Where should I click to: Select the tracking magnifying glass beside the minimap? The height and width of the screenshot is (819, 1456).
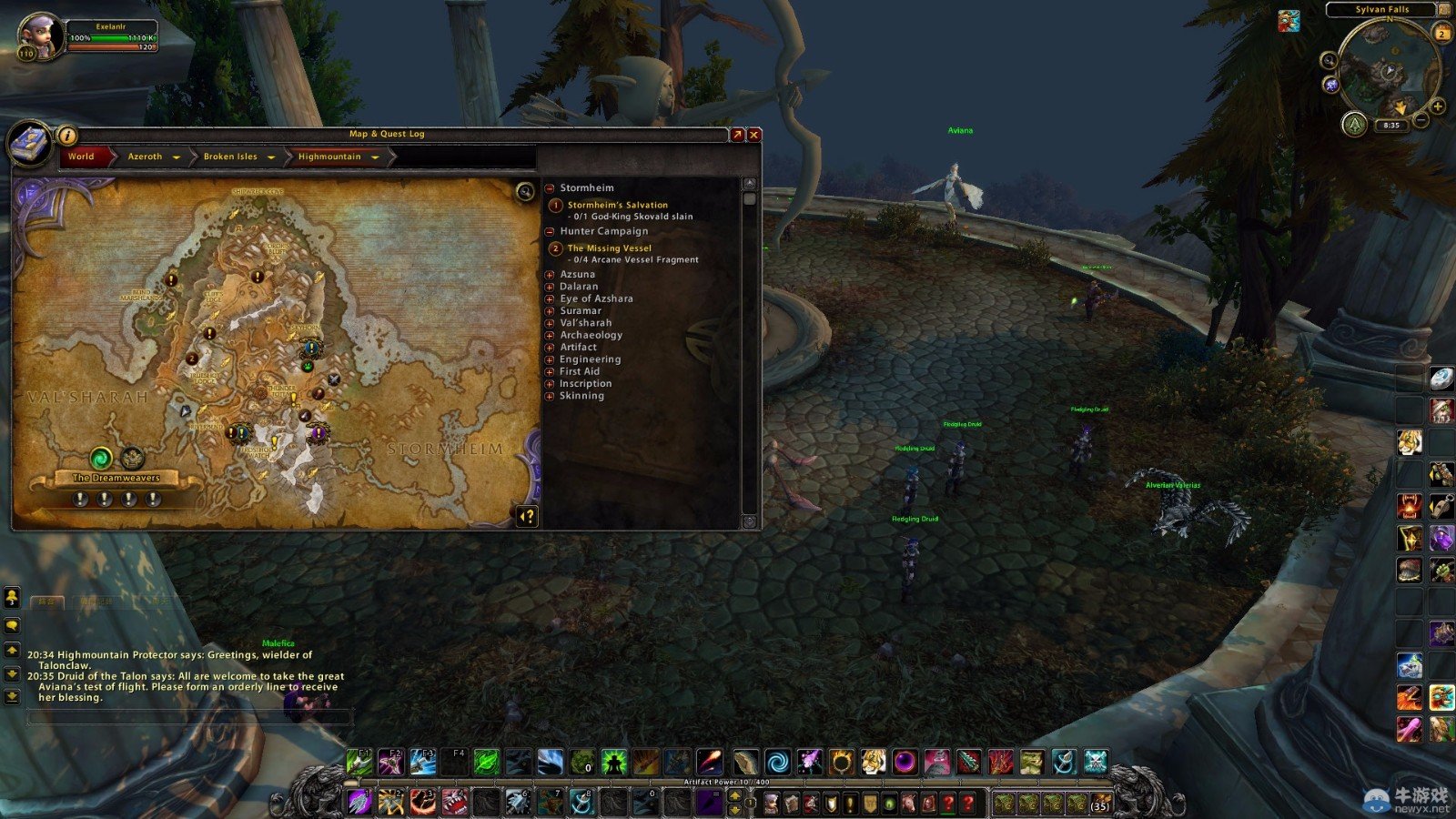pyautogui.click(x=1329, y=60)
